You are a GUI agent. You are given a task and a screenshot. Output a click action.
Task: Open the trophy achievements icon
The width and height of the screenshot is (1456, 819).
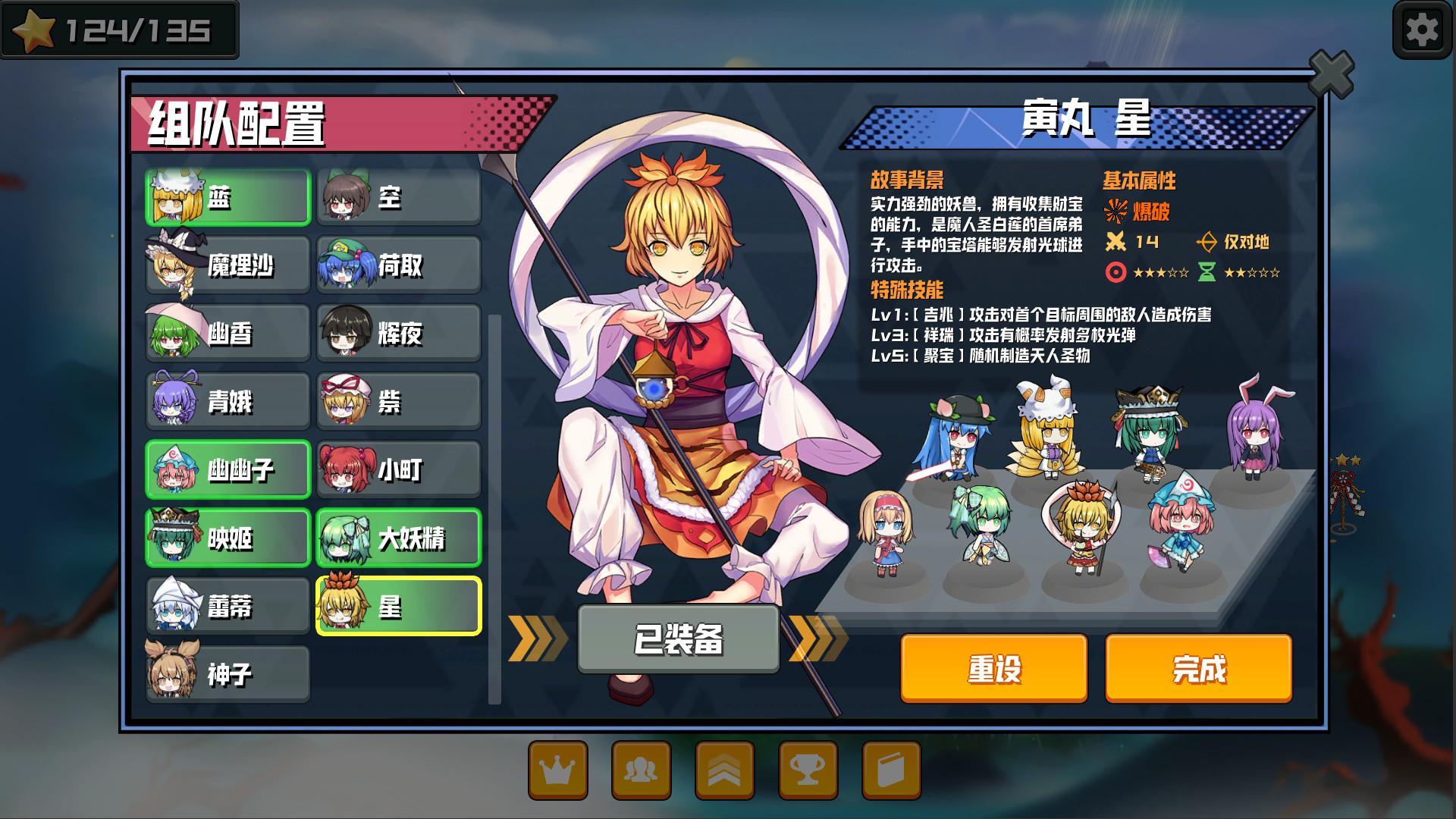[808, 769]
